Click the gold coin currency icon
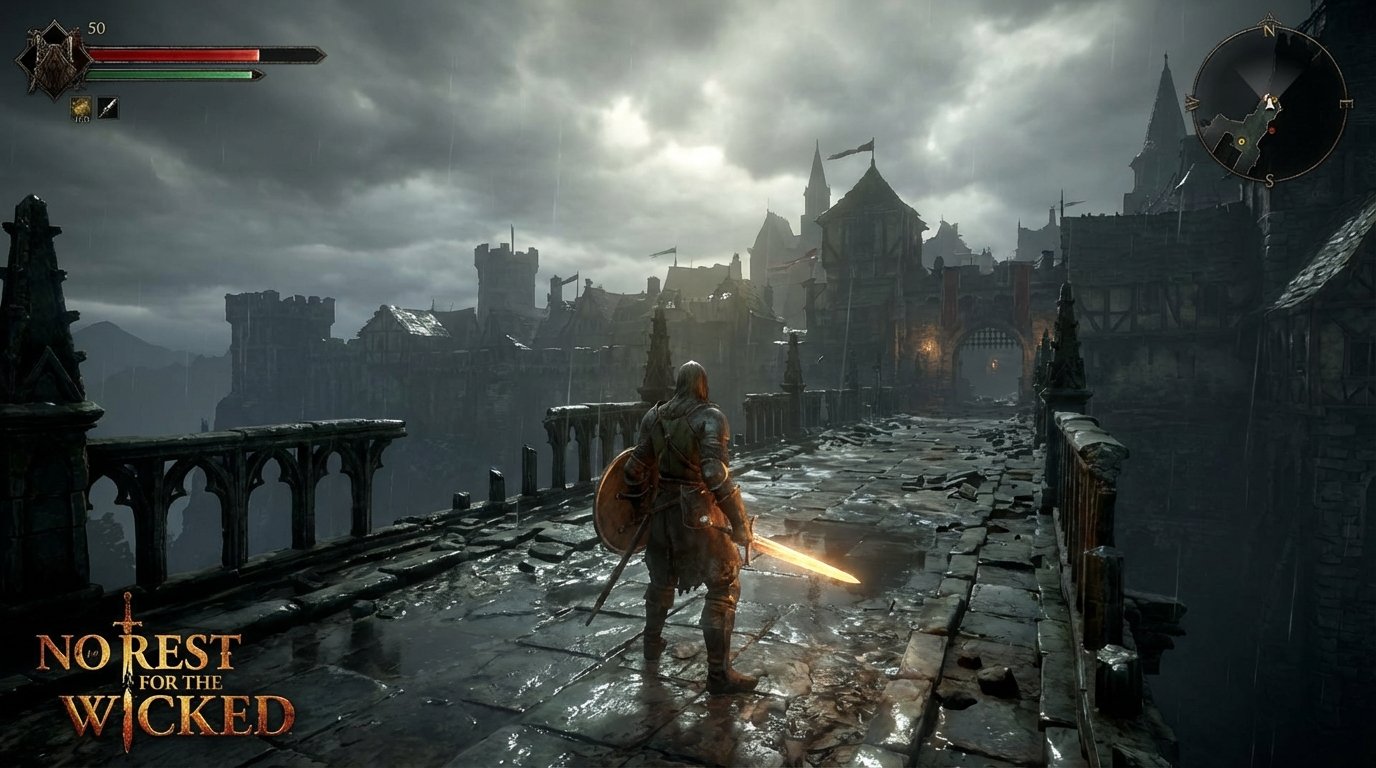Image resolution: width=1376 pixels, height=768 pixels. point(80,106)
